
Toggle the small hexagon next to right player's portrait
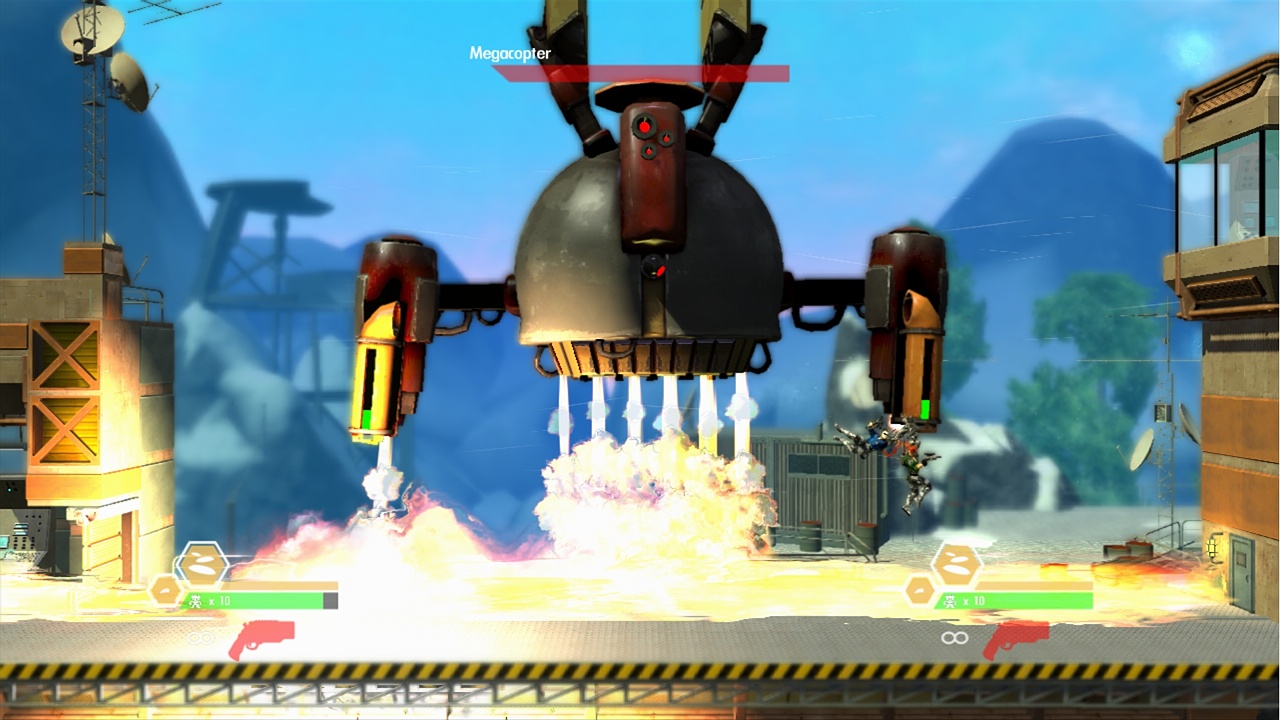tap(919, 590)
